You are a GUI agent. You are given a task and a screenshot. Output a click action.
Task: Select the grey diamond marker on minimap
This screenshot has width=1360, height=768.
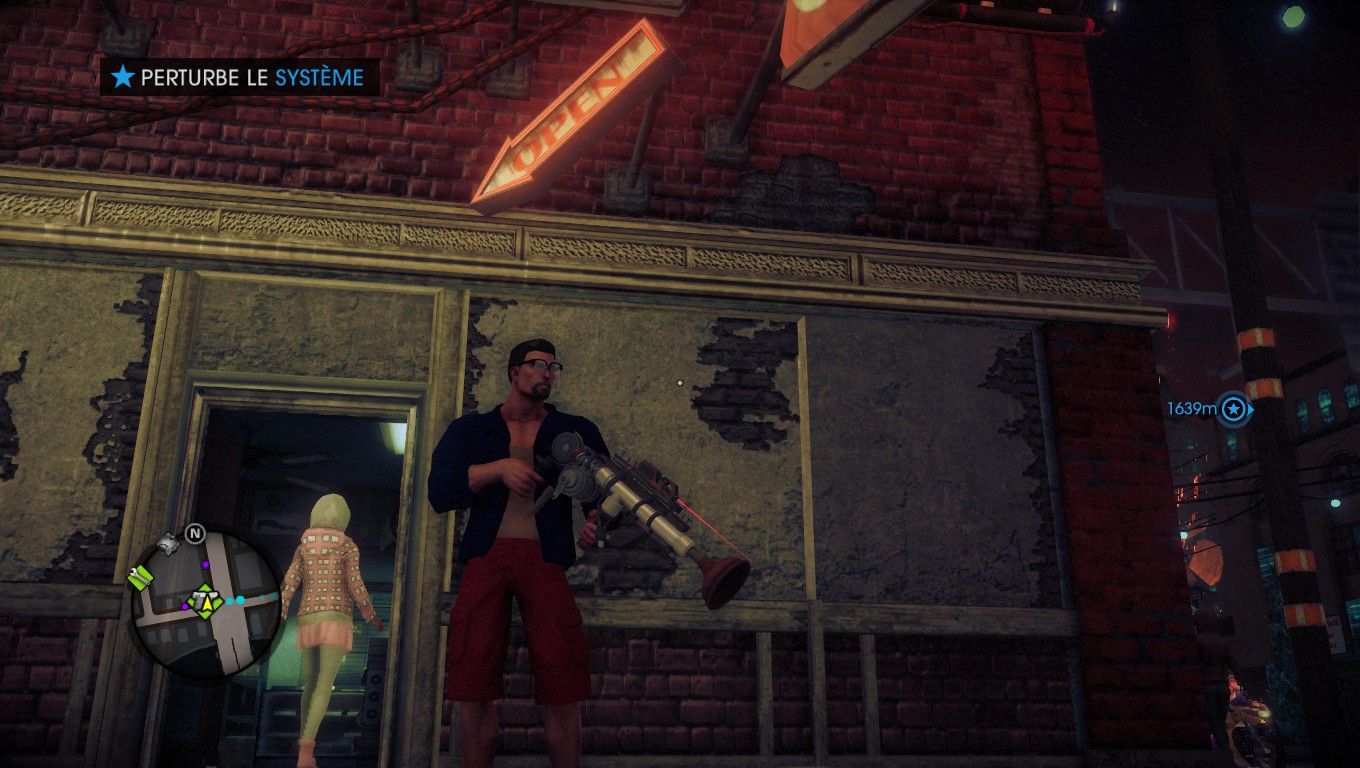tap(169, 543)
